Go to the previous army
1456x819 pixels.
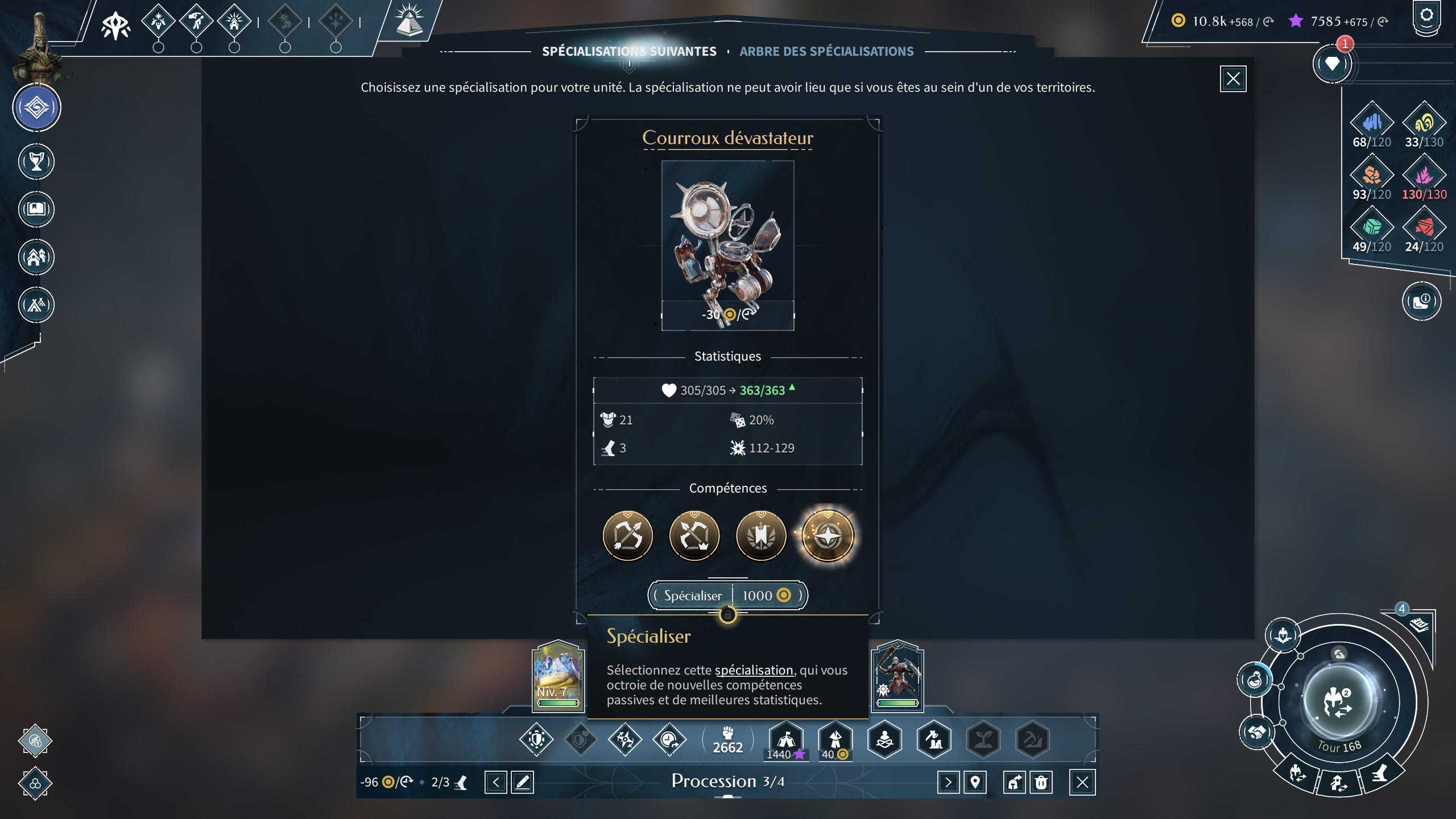(x=495, y=783)
